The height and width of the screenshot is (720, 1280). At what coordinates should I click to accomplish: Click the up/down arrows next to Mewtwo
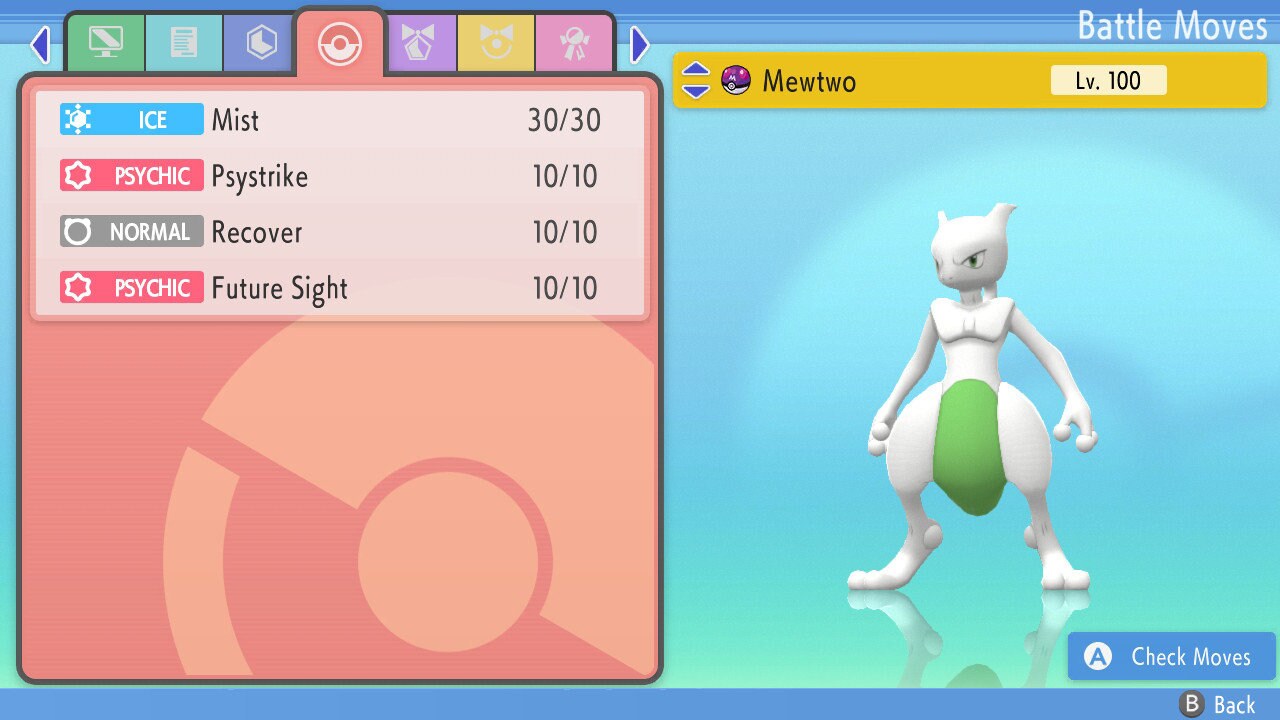(x=696, y=80)
